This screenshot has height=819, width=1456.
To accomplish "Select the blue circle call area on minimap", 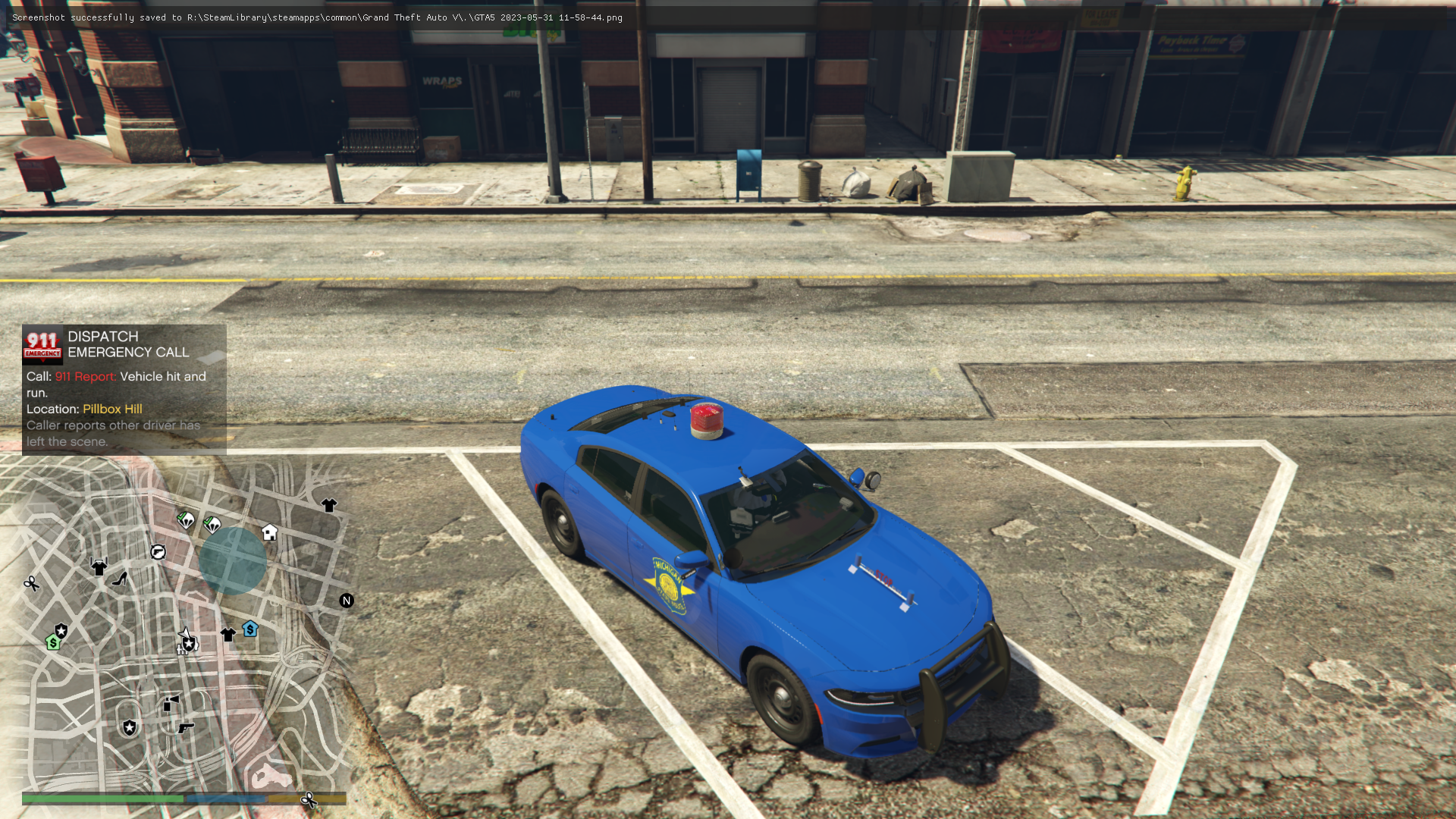I will tap(233, 560).
